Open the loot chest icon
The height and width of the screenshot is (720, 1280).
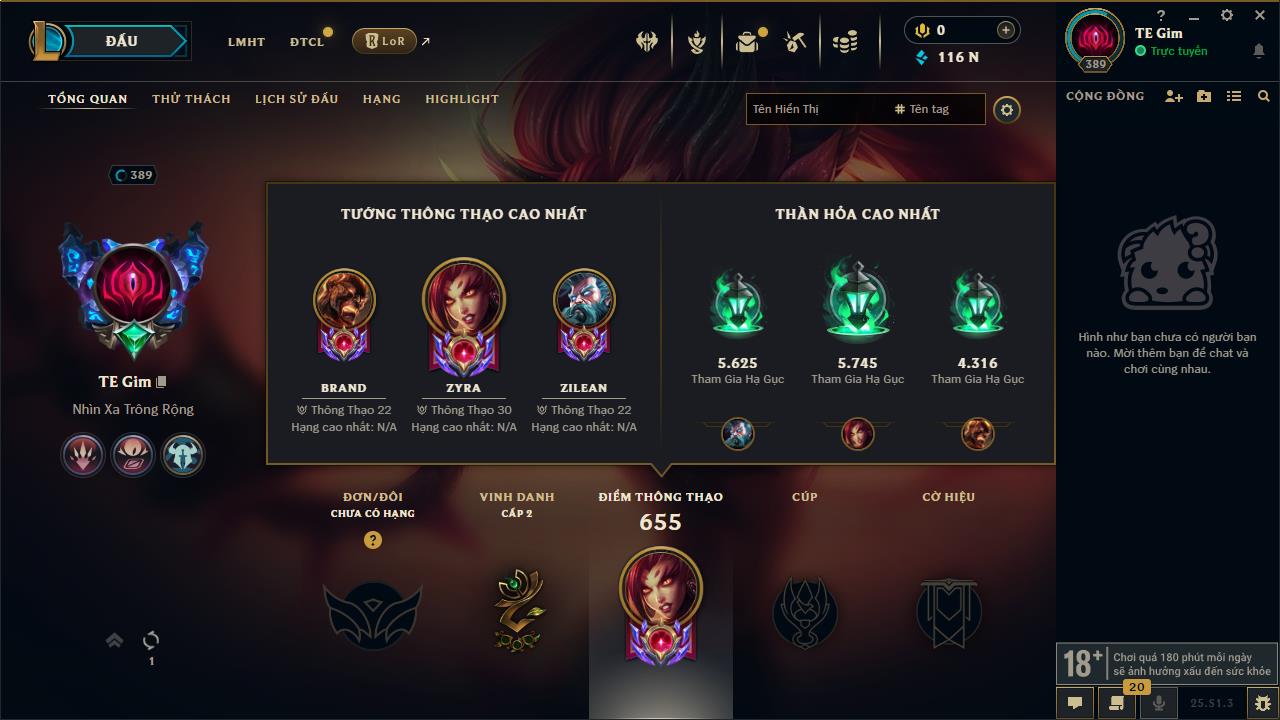click(747, 42)
